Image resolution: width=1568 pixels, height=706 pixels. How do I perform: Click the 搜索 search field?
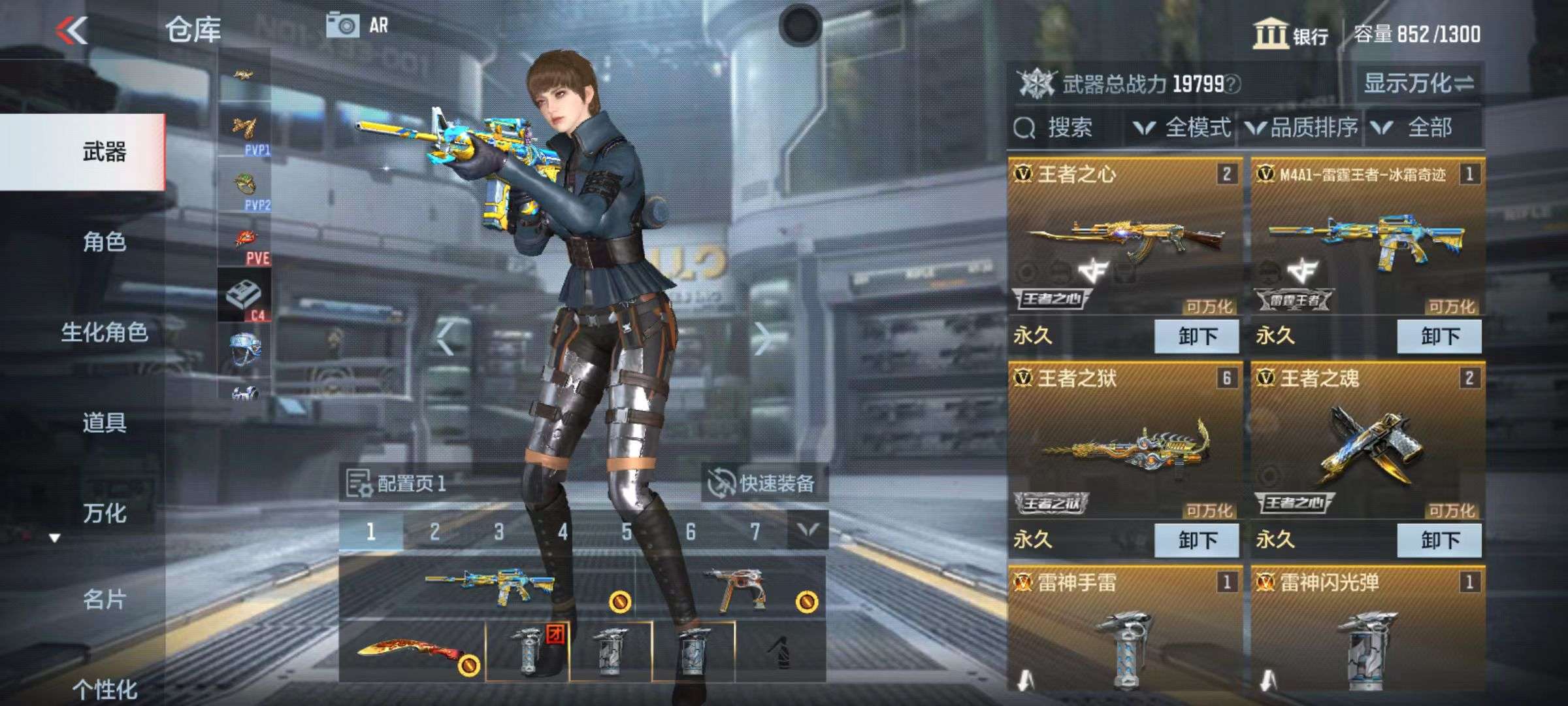[x=1068, y=127]
